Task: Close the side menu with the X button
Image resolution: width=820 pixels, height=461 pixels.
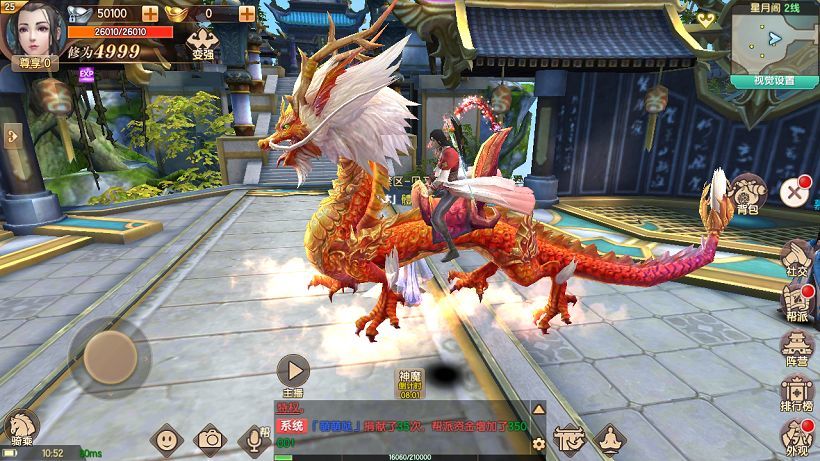Action: tap(794, 190)
